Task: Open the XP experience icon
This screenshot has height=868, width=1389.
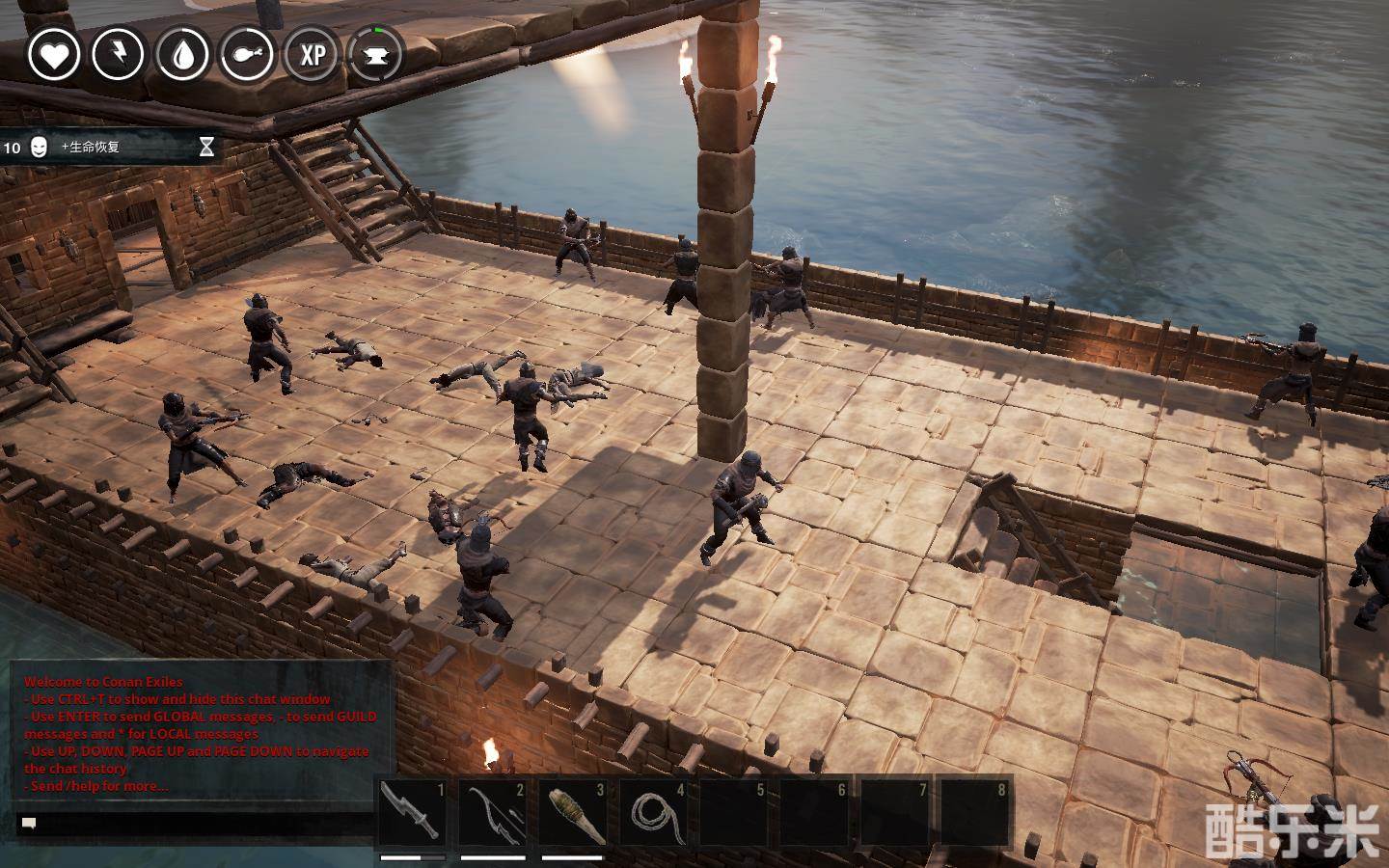Action: coord(313,54)
